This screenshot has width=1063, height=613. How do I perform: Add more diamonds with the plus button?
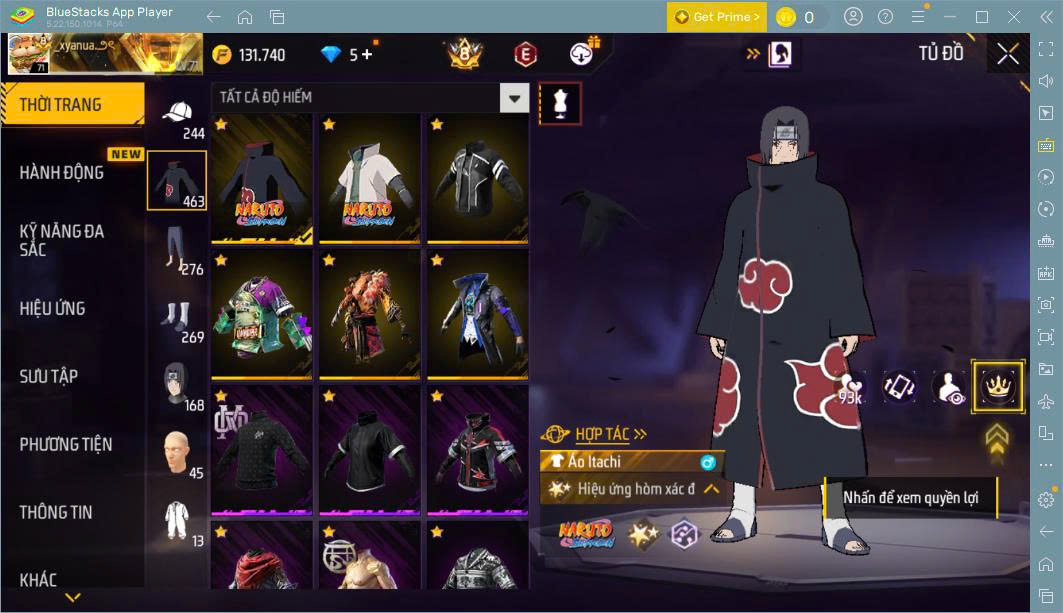(x=366, y=55)
